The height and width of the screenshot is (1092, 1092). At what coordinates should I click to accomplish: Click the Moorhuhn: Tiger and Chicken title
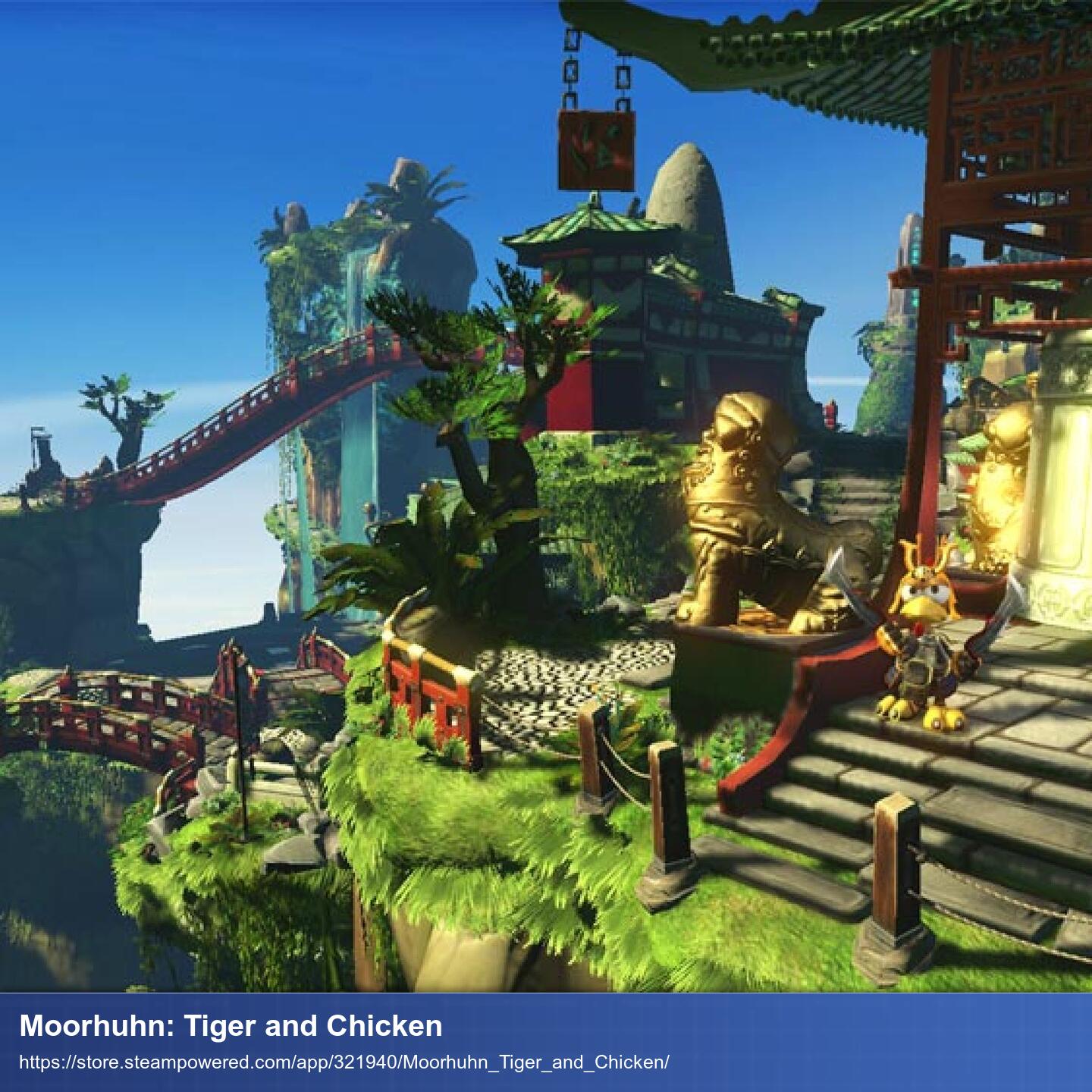point(231,1026)
